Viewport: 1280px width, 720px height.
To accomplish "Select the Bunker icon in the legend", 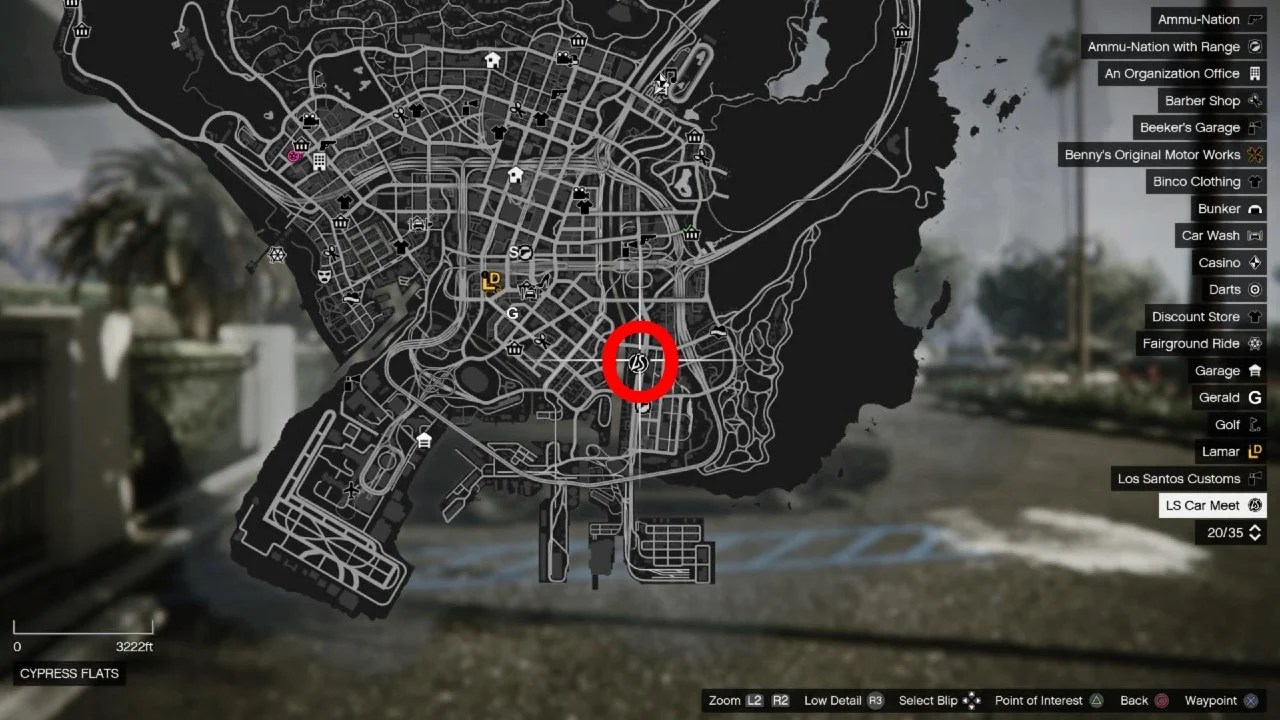I will (x=1253, y=208).
